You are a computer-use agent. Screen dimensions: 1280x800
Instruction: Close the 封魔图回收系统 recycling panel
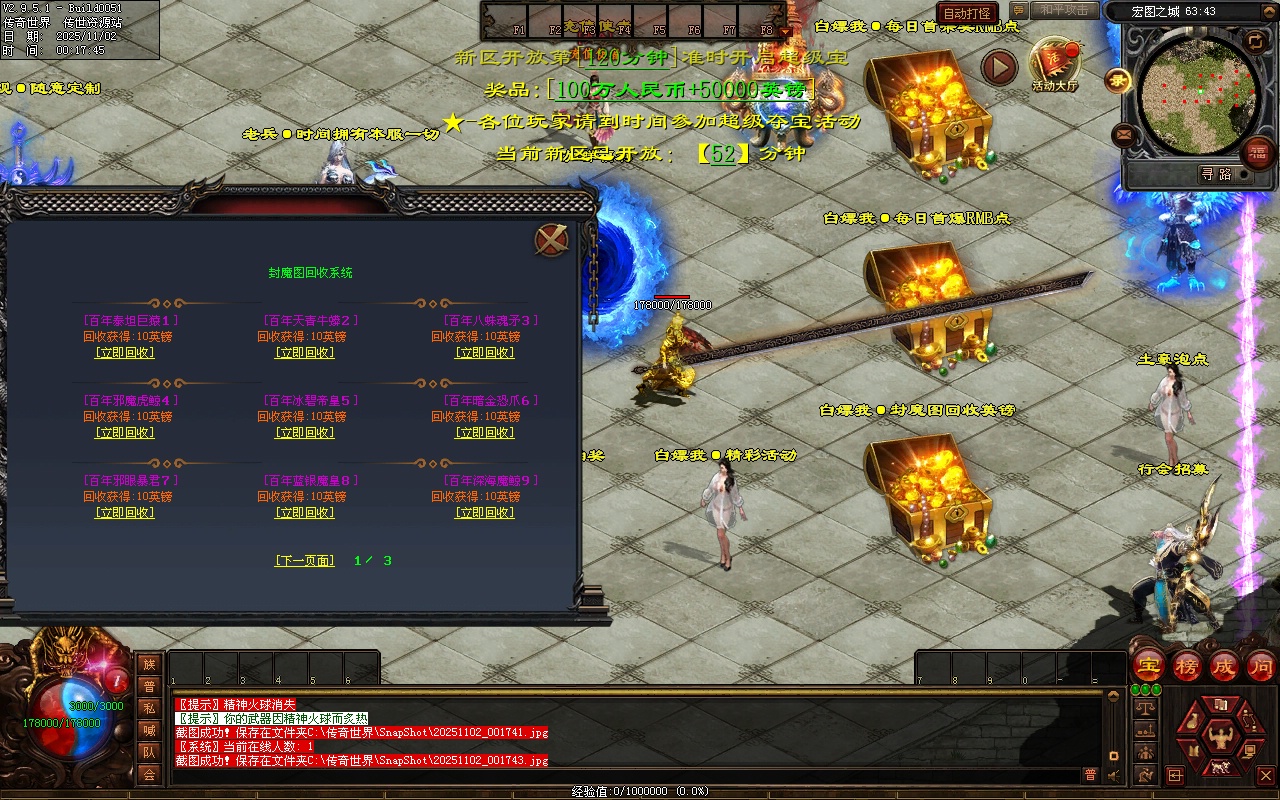click(552, 240)
